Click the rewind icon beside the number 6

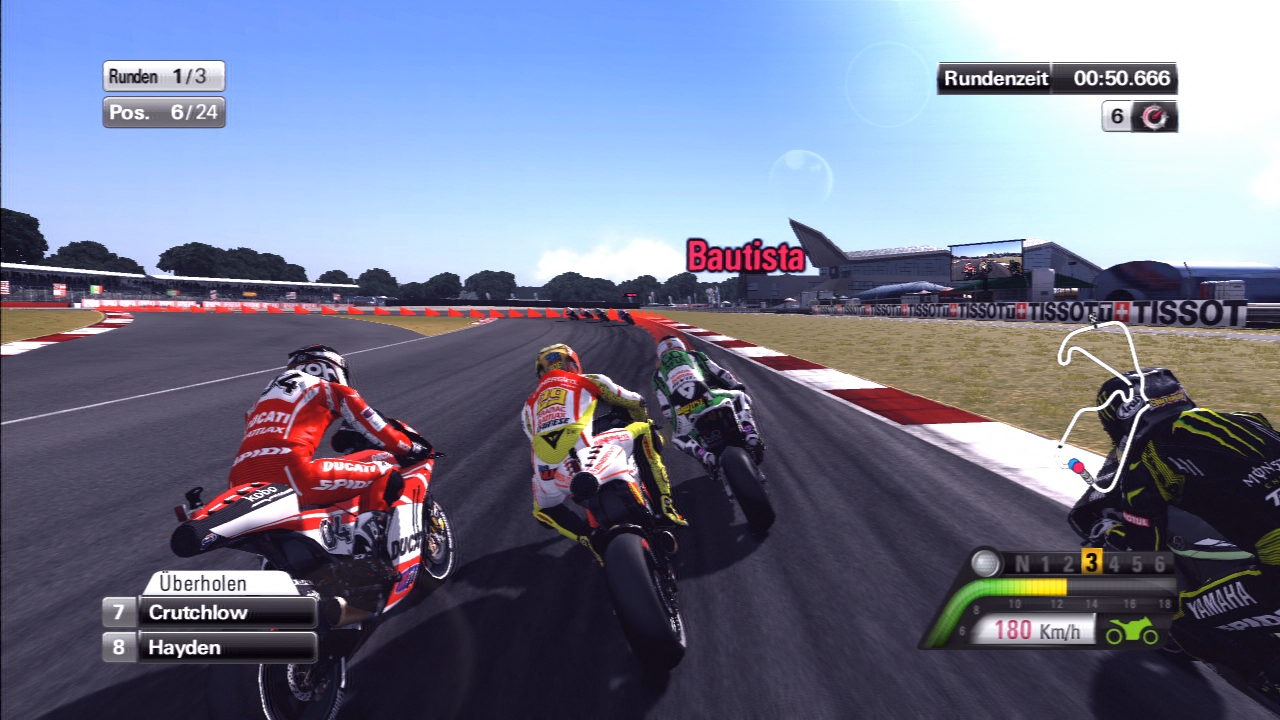1155,116
